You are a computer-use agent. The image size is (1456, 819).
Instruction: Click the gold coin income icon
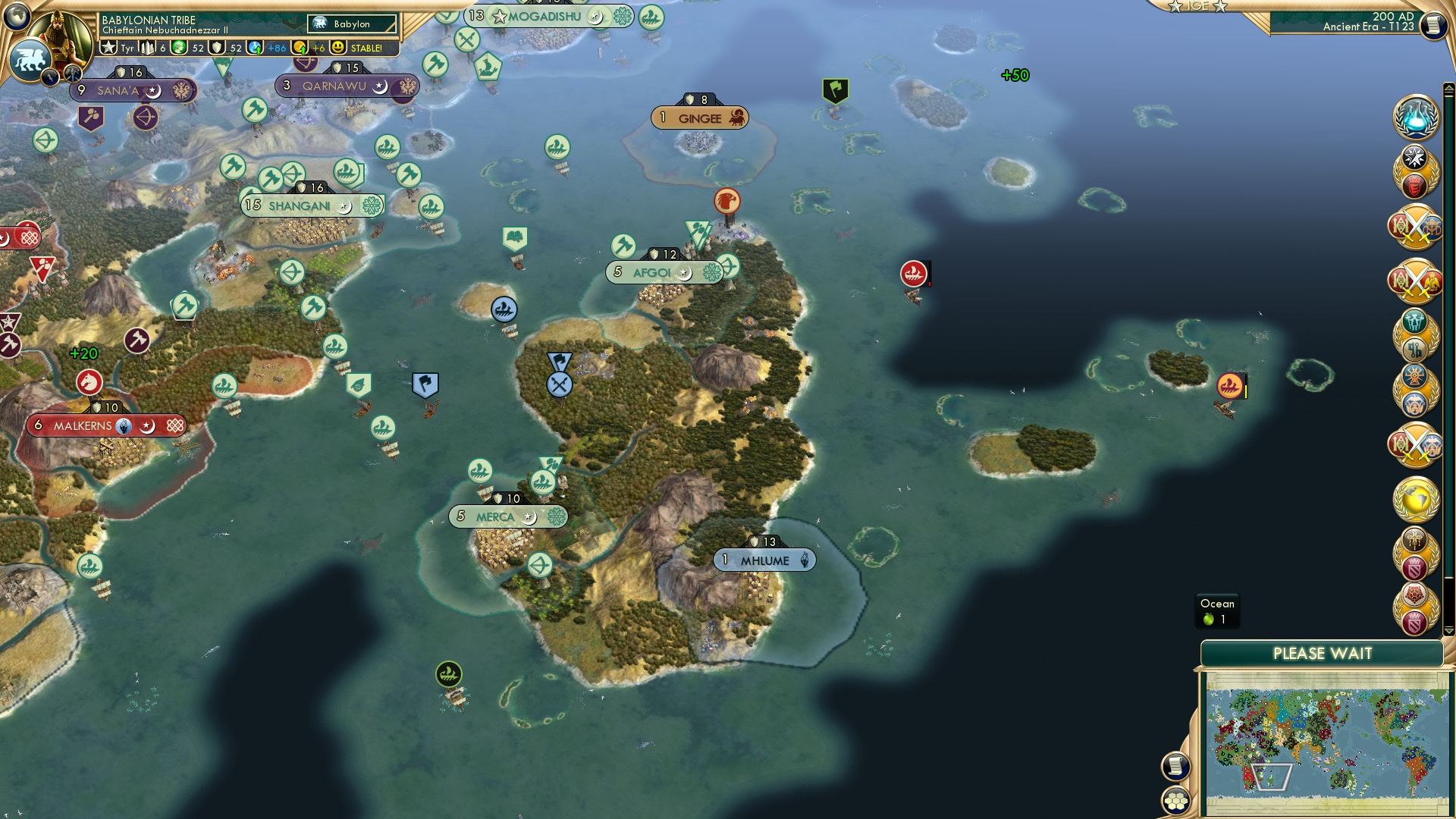[x=300, y=48]
